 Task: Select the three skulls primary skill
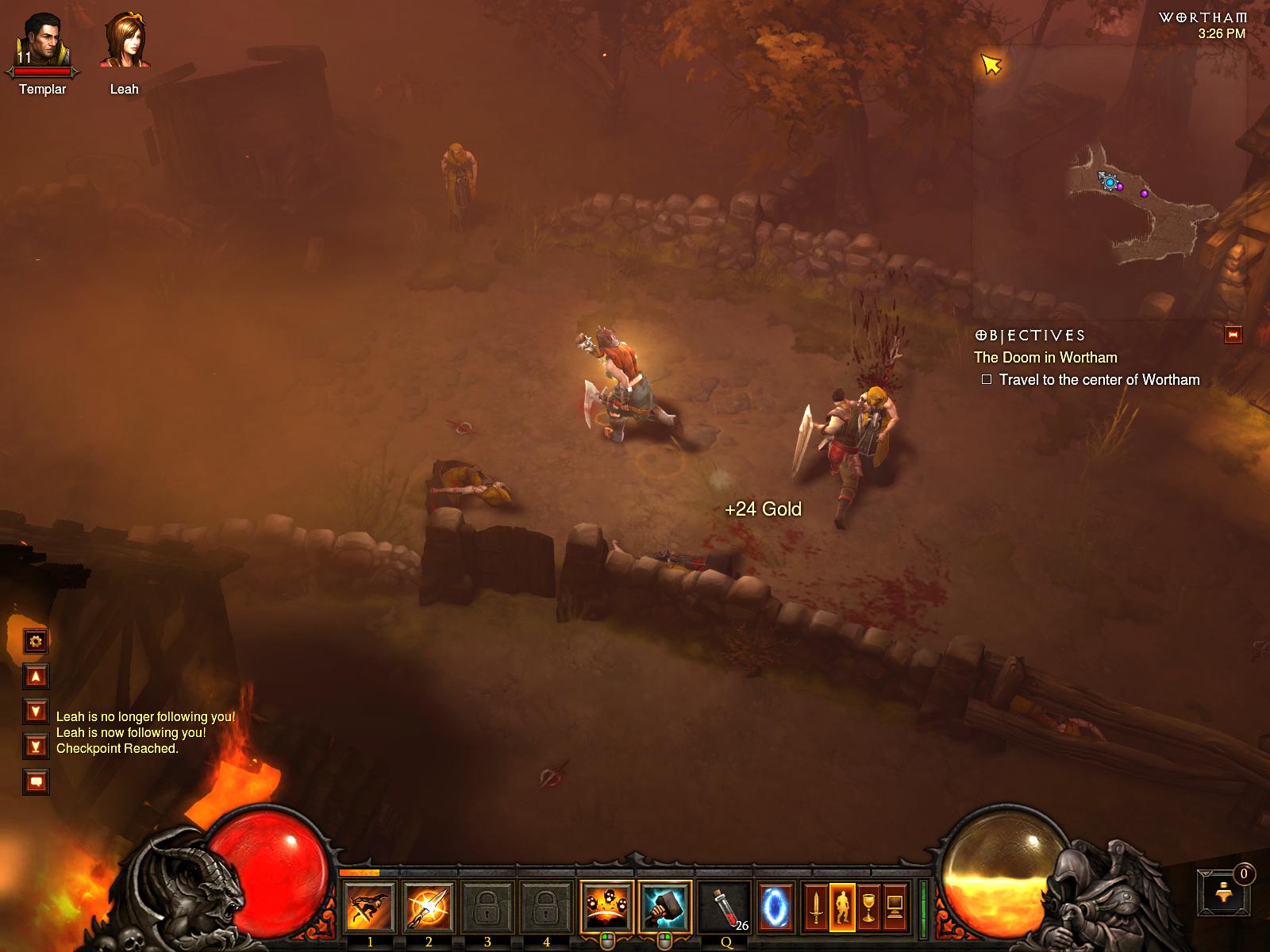tap(606, 908)
